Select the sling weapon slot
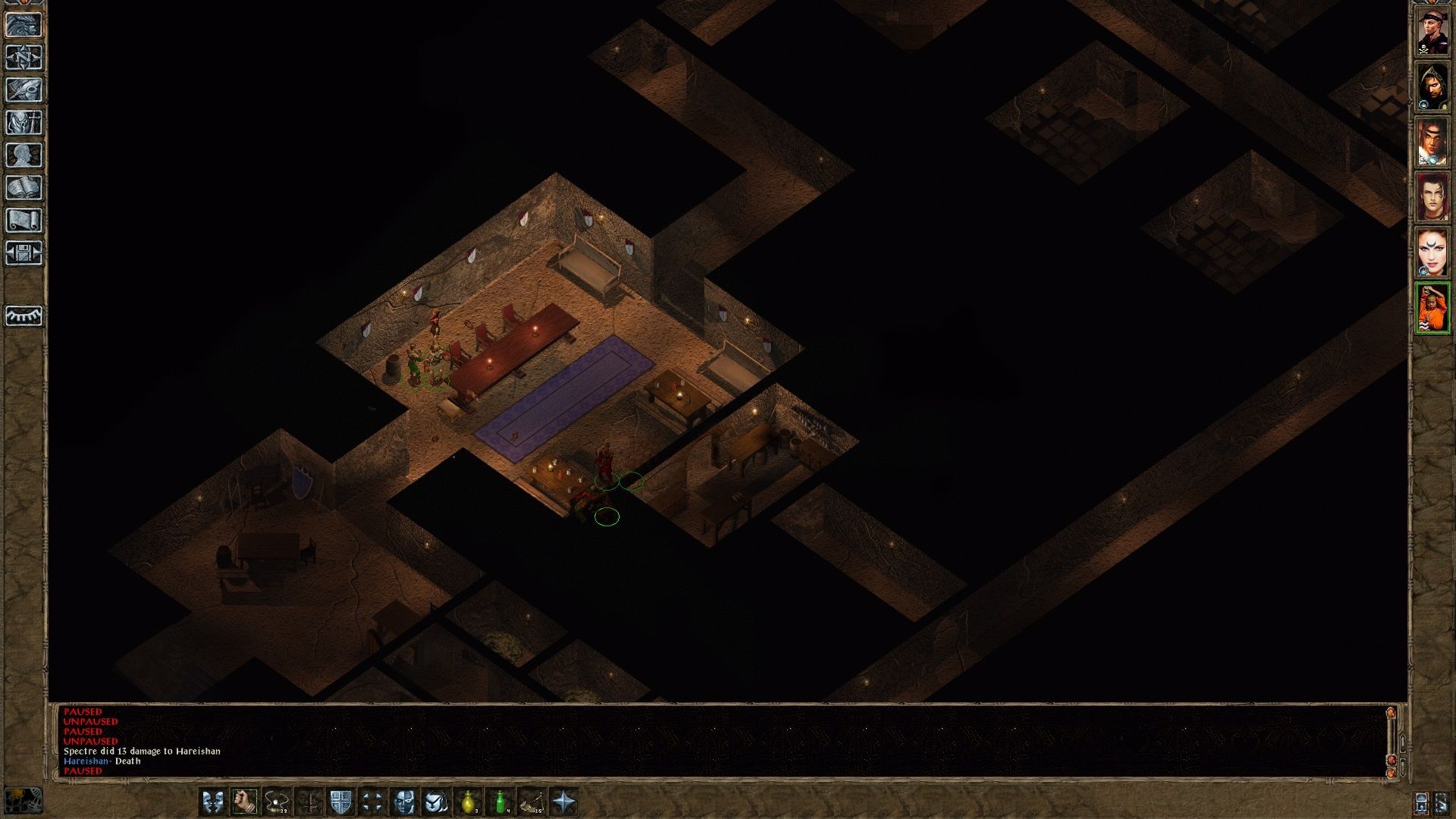This screenshot has width=1456, height=819. [x=277, y=802]
